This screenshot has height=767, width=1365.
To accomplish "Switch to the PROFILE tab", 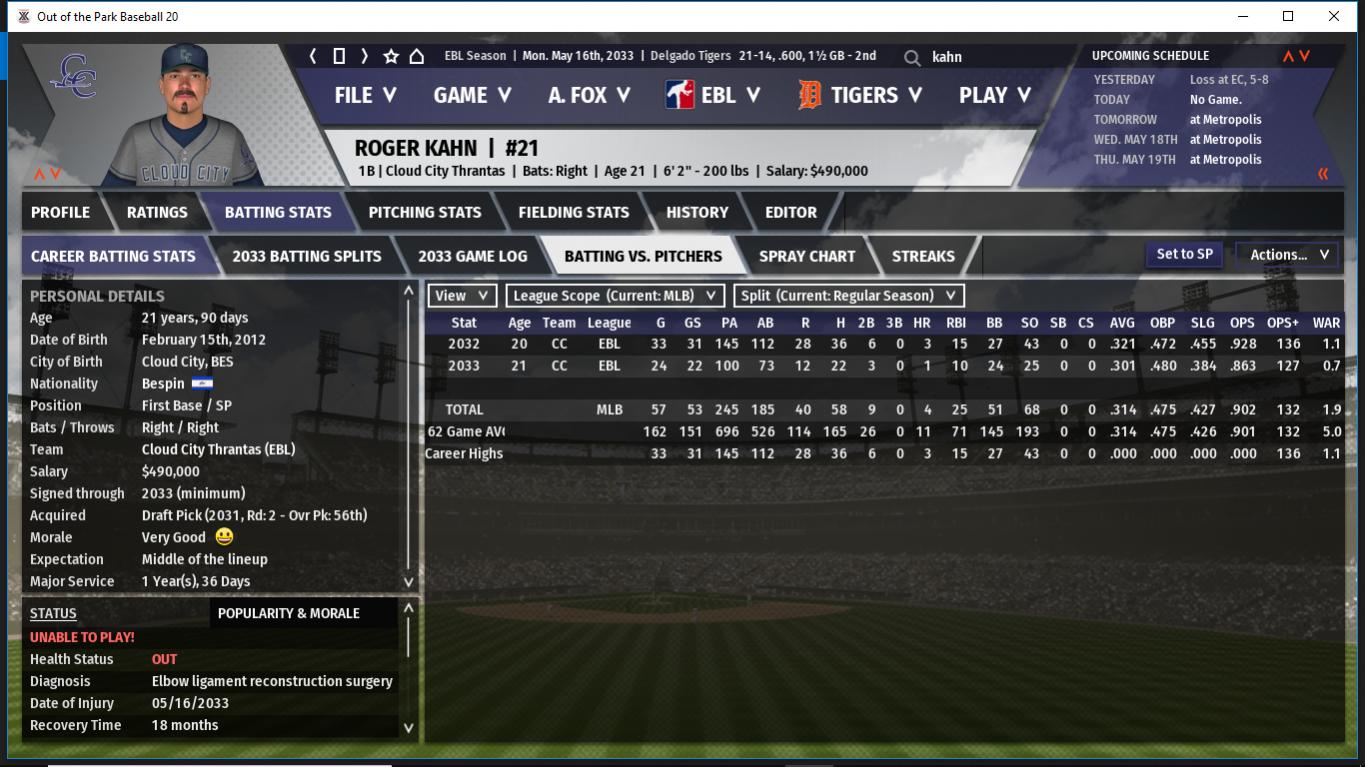I will click(60, 212).
